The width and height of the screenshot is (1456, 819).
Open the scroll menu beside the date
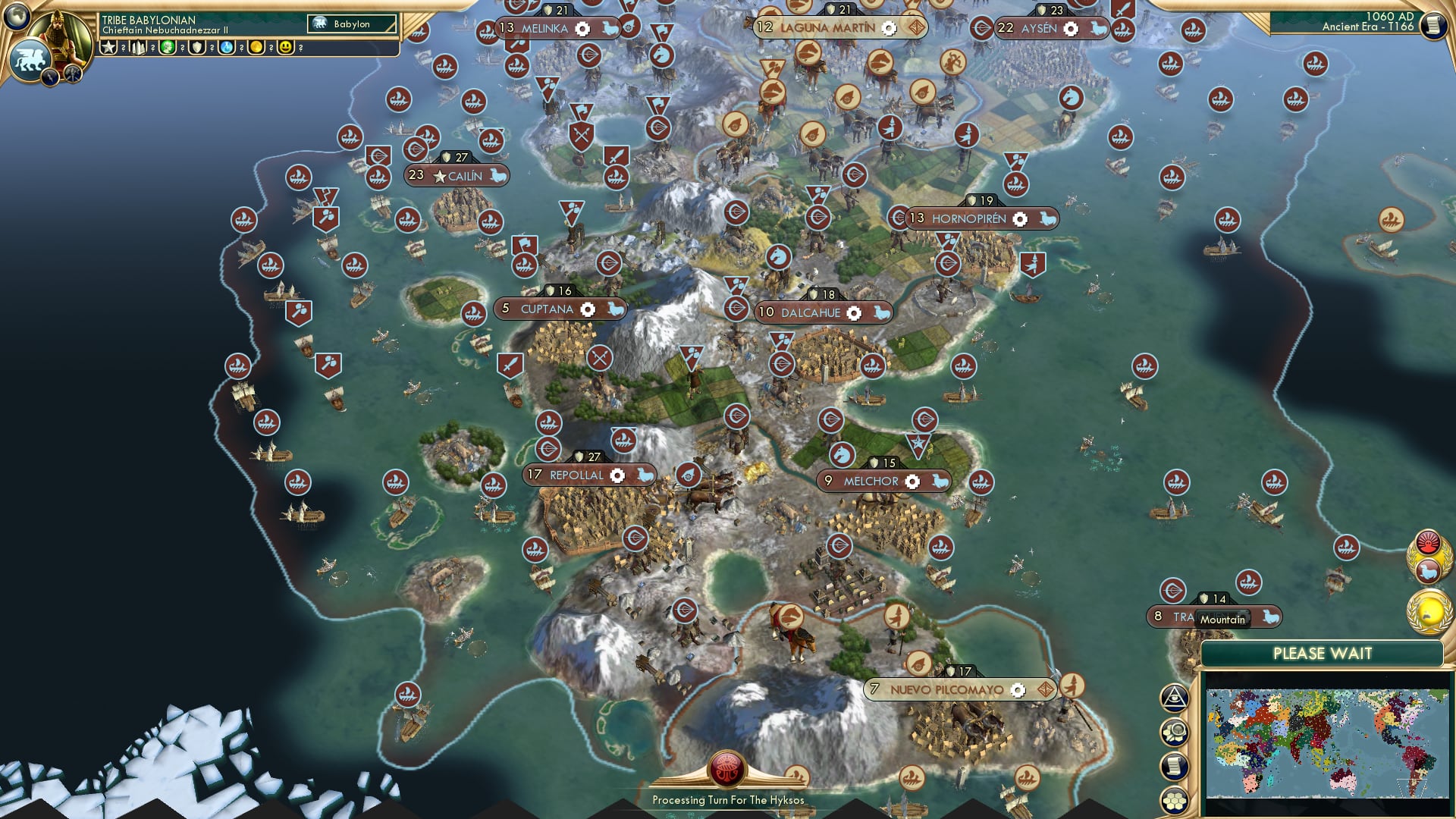[1433, 26]
